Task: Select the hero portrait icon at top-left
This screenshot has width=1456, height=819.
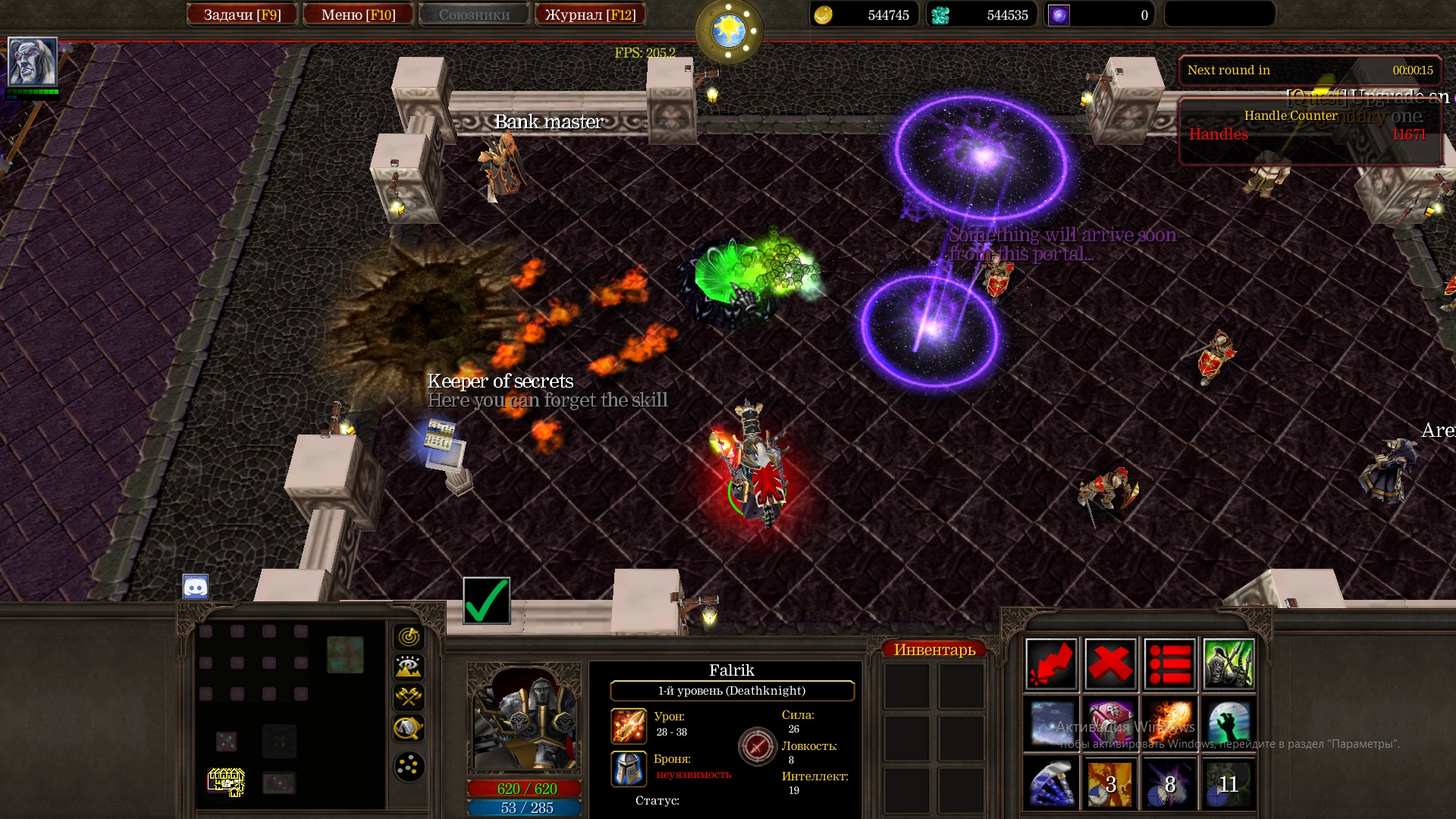Action: pos(32,61)
